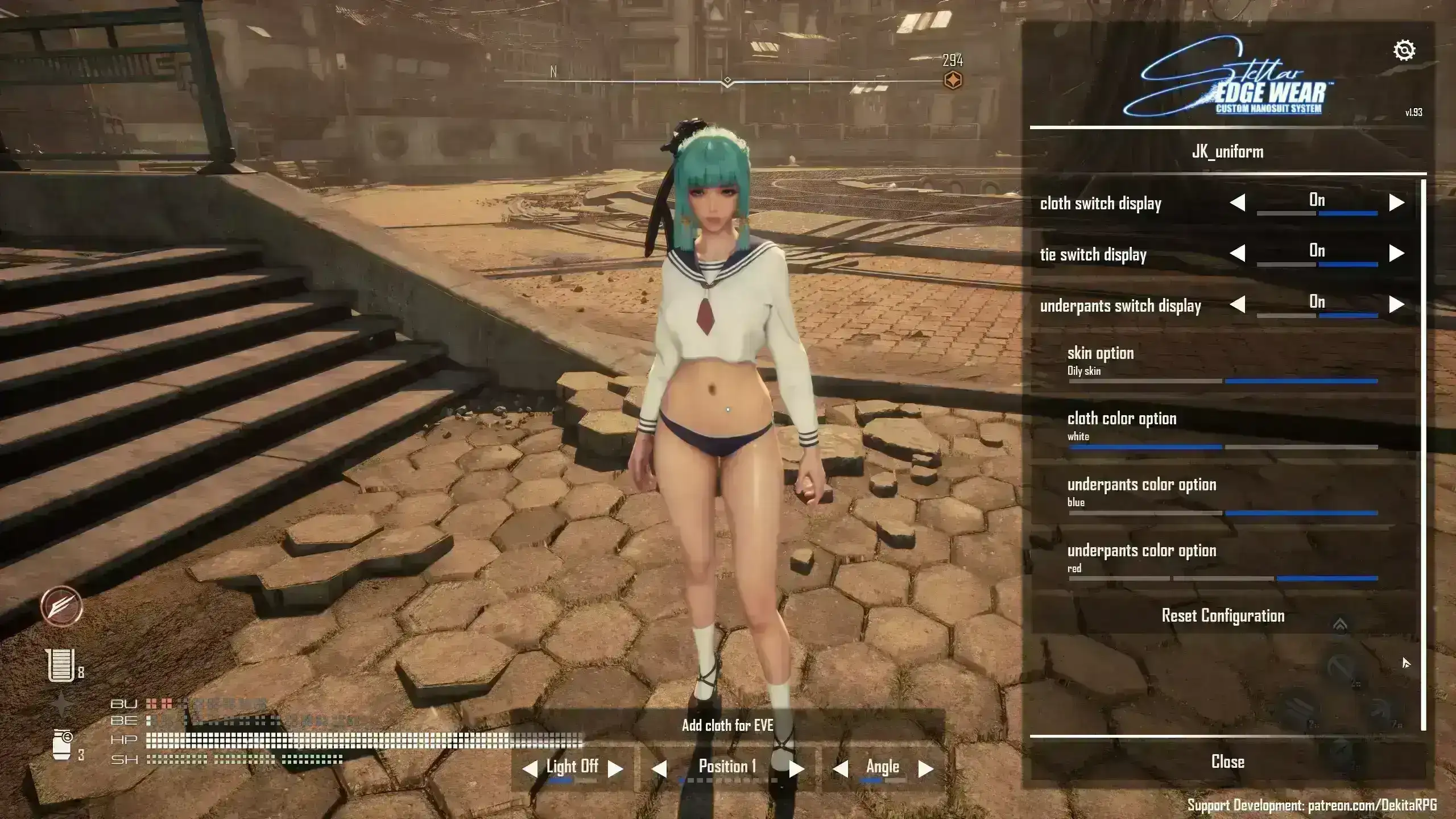Click right arrow for cloth switch display

[1396, 202]
